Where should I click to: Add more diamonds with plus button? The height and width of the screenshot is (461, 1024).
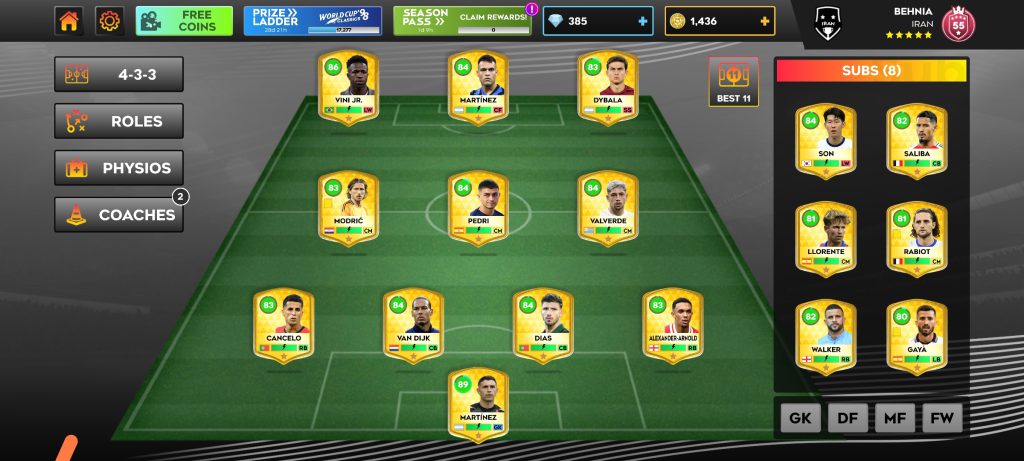point(641,21)
